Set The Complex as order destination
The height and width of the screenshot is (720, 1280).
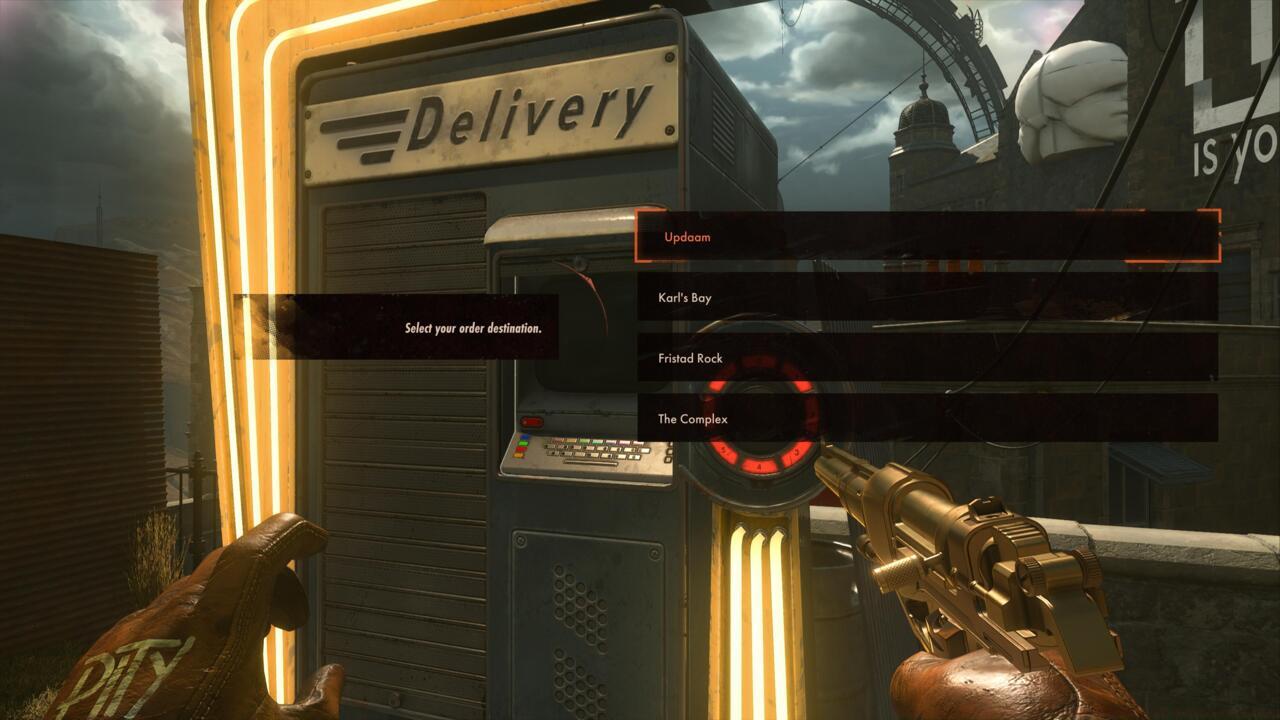(x=926, y=419)
